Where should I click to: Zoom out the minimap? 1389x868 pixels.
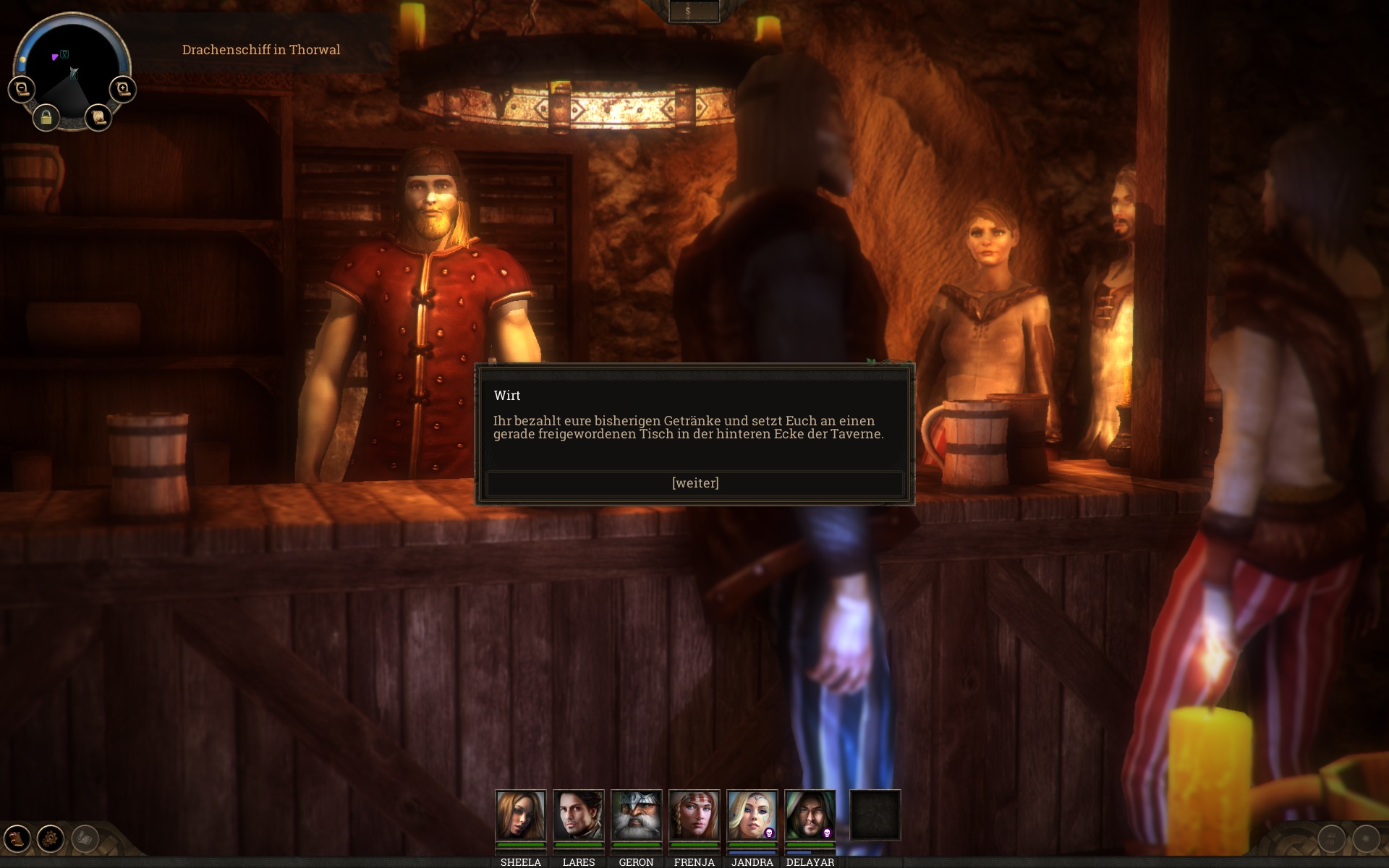pos(22,89)
